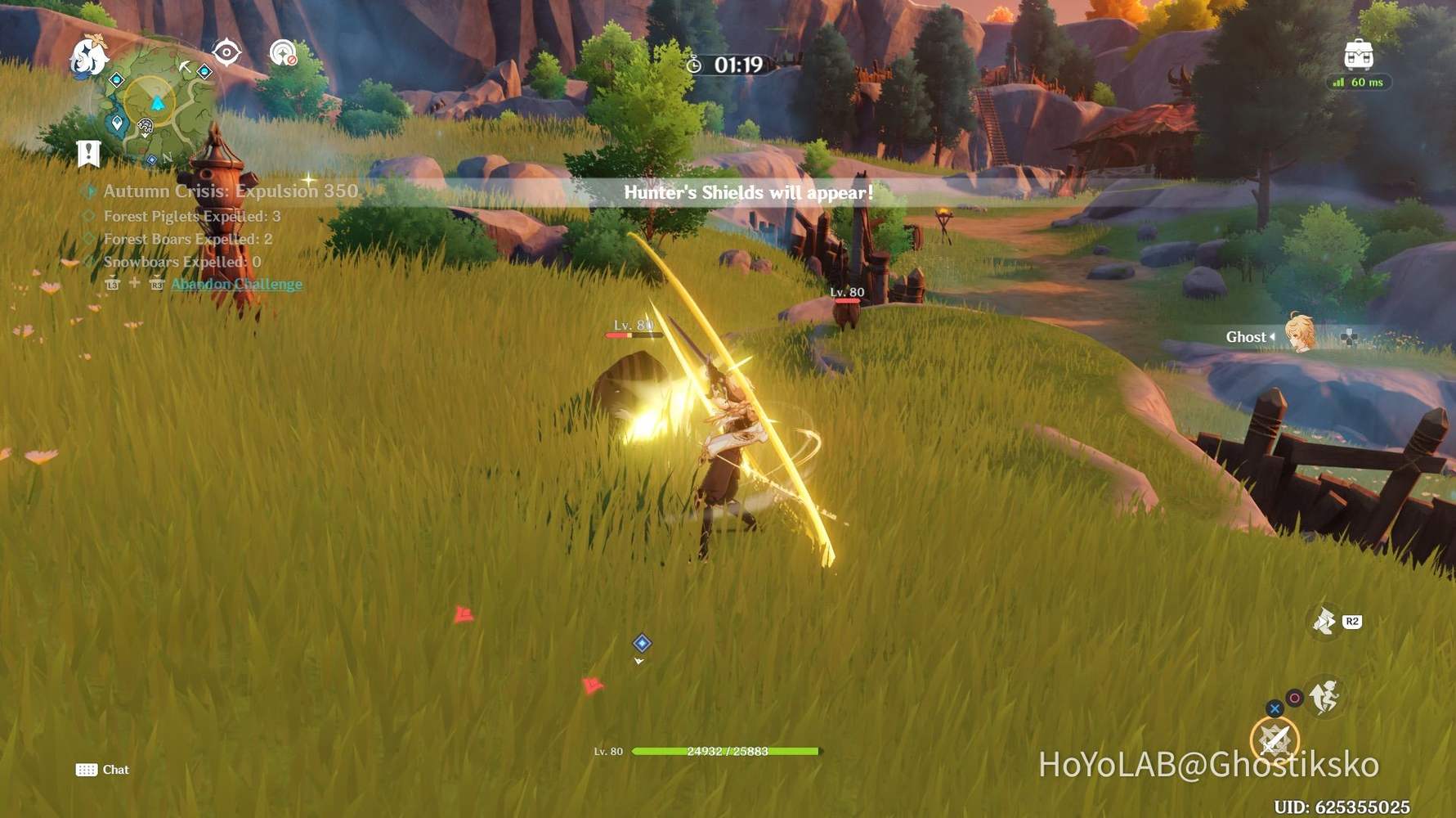Select the quest navigation eye icon
This screenshot has width=1456, height=818.
(225, 53)
